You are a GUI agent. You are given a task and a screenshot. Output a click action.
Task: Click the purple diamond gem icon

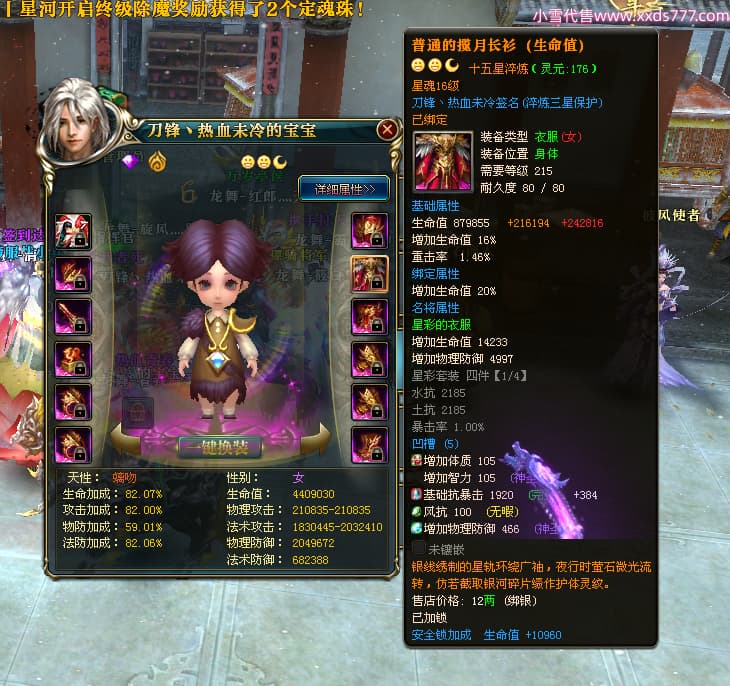coord(131,161)
